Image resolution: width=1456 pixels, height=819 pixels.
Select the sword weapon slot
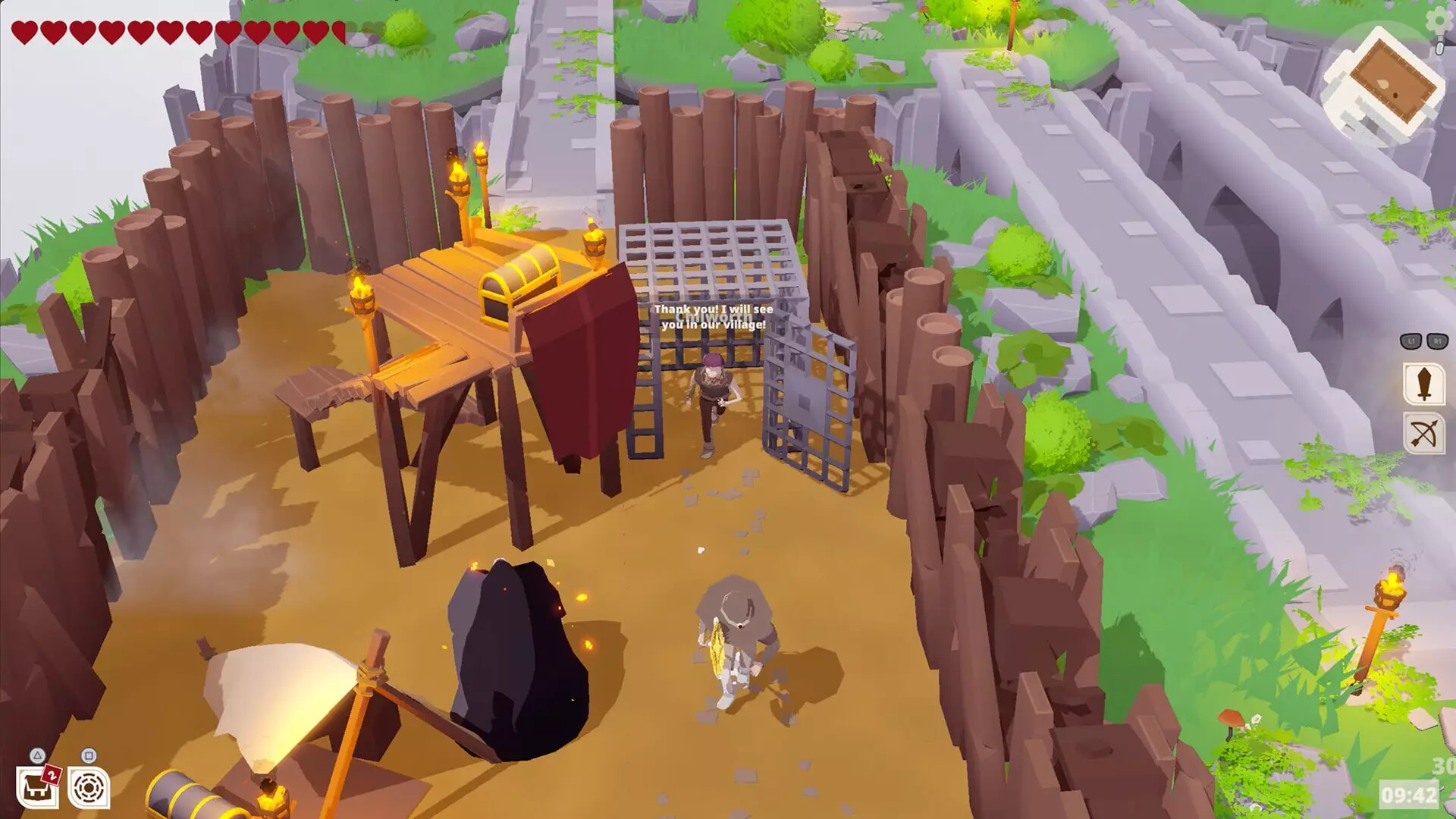pyautogui.click(x=1423, y=384)
